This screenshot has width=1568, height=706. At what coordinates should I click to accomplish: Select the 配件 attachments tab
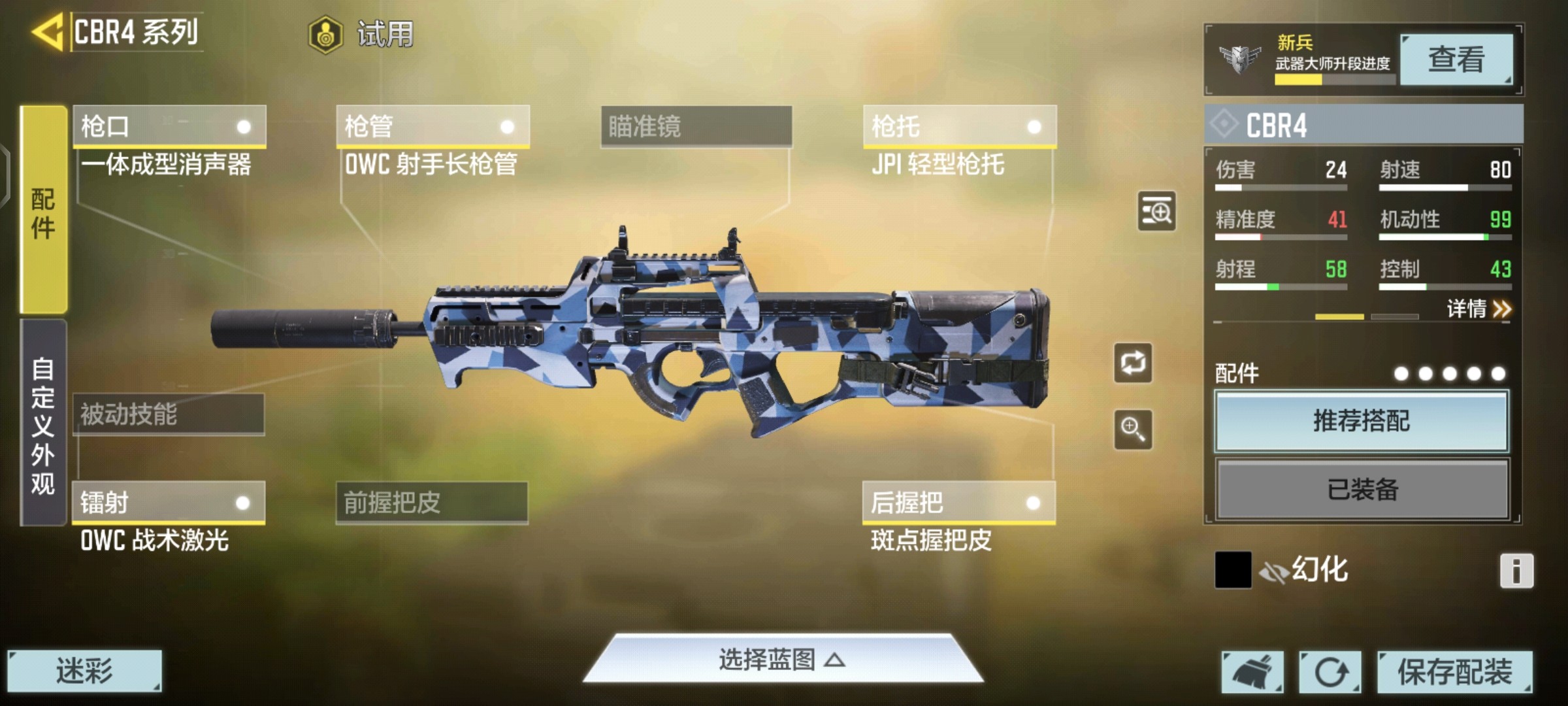point(43,210)
